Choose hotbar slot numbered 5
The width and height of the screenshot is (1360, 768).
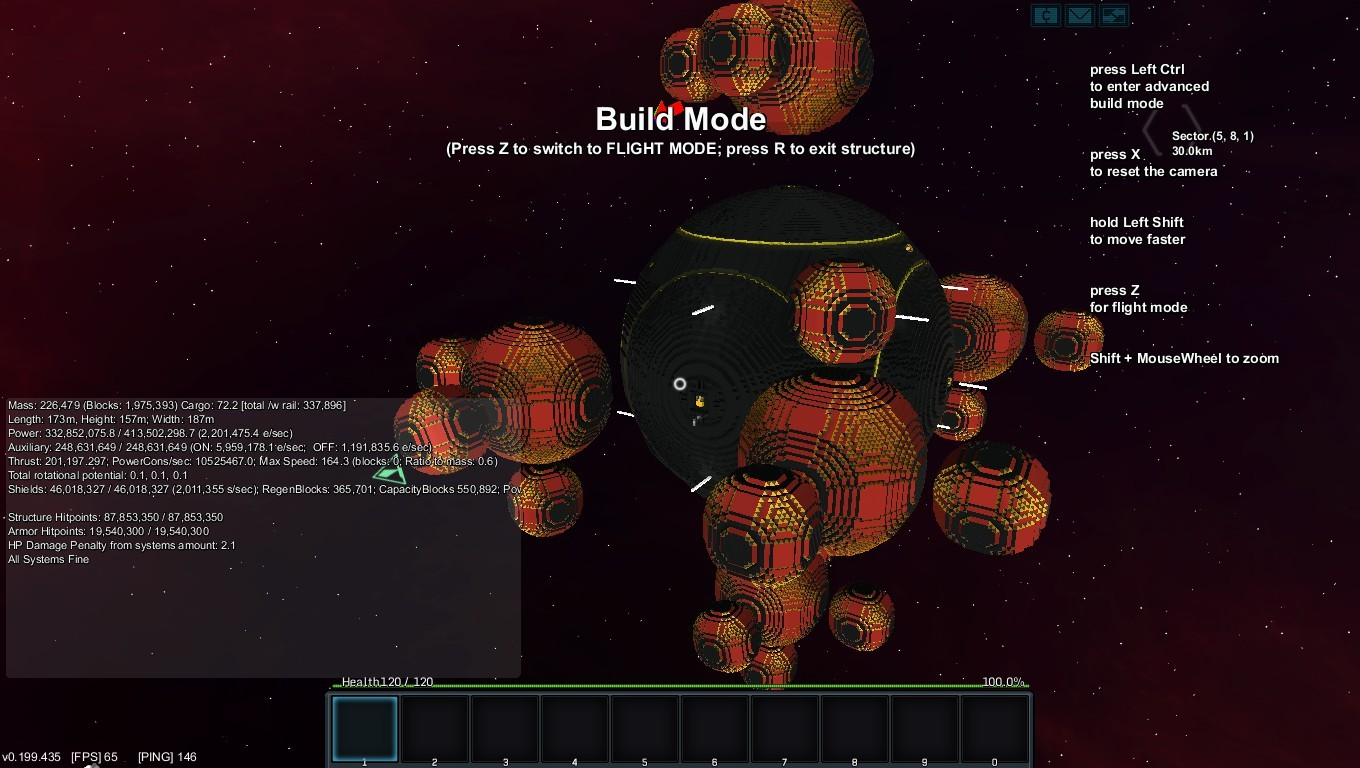coord(645,728)
